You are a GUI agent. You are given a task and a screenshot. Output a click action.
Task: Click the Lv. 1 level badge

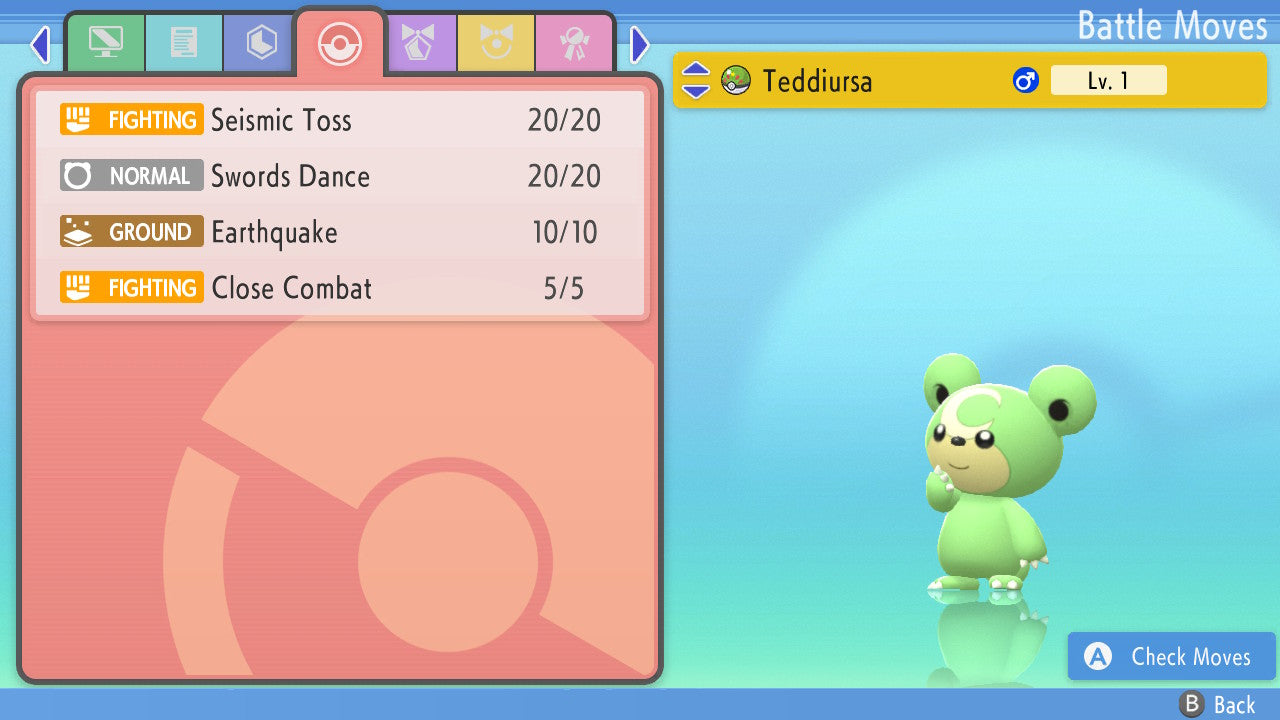1109,80
